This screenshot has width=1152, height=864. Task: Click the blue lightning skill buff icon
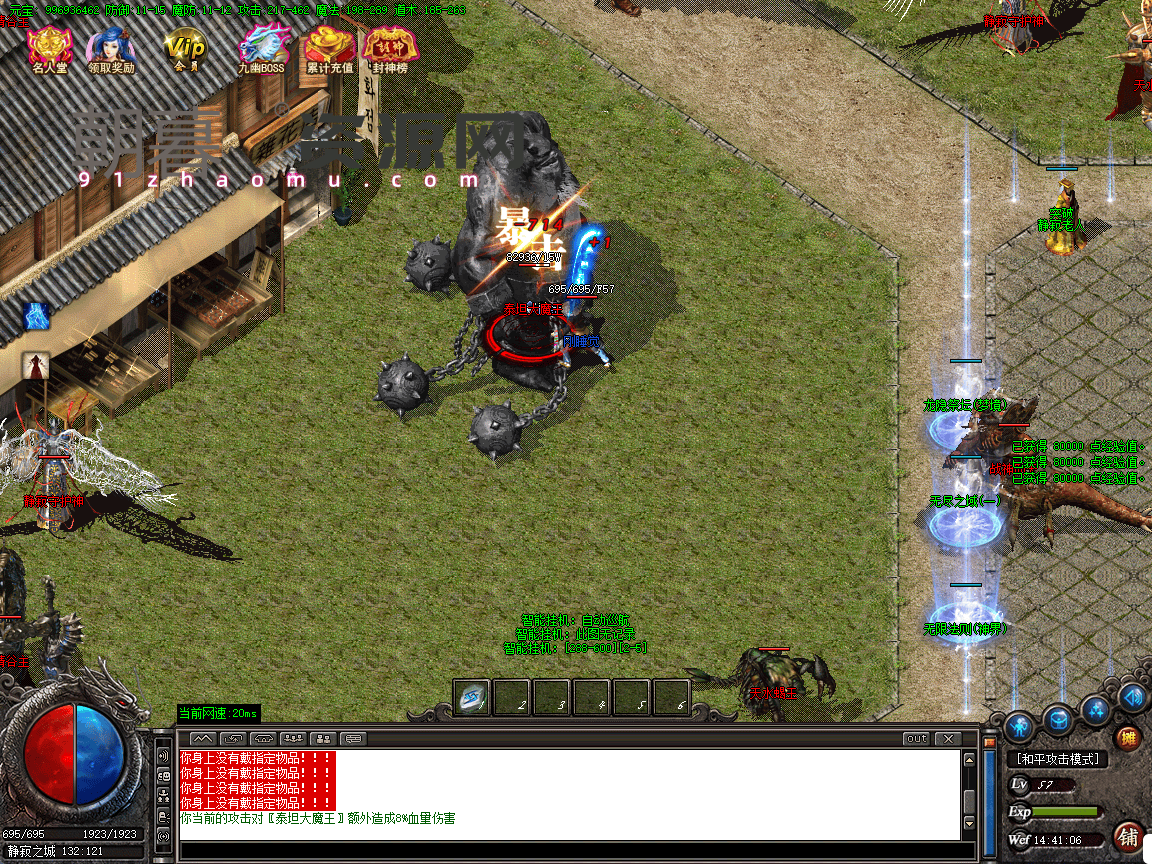click(x=37, y=316)
